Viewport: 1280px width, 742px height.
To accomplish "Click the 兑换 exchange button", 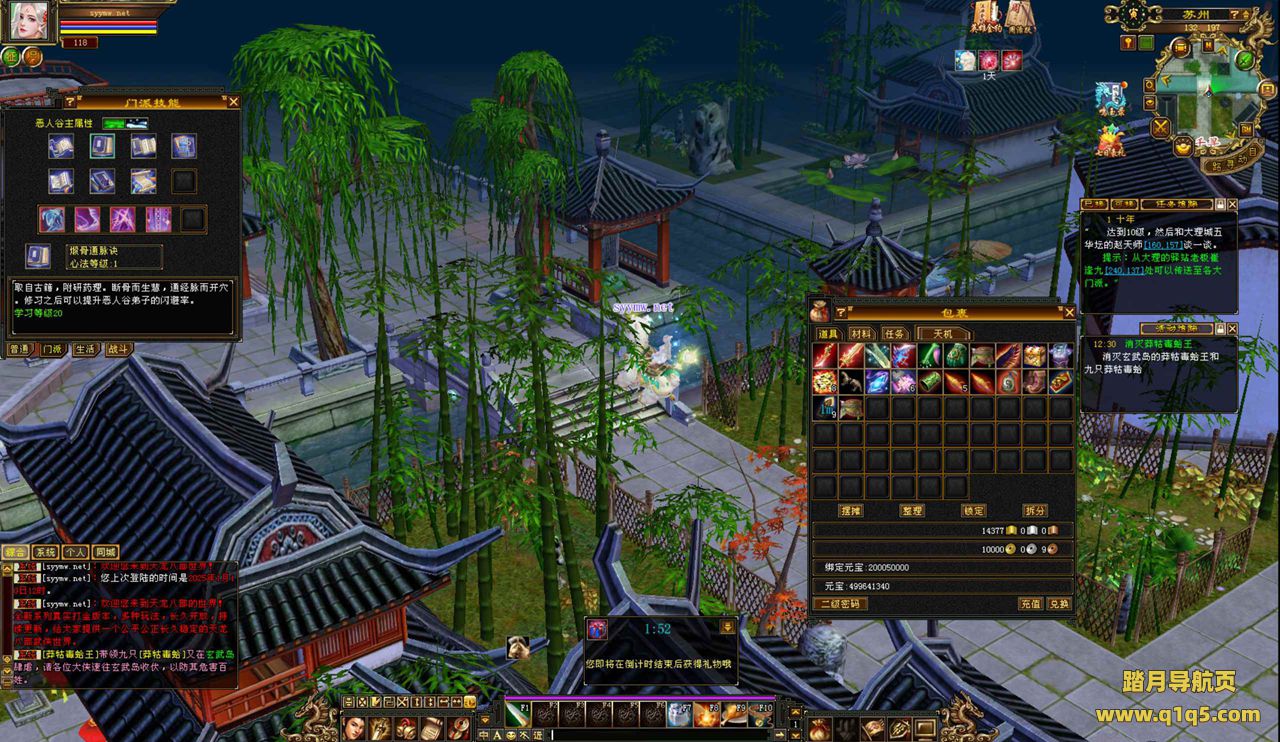I will (1058, 604).
